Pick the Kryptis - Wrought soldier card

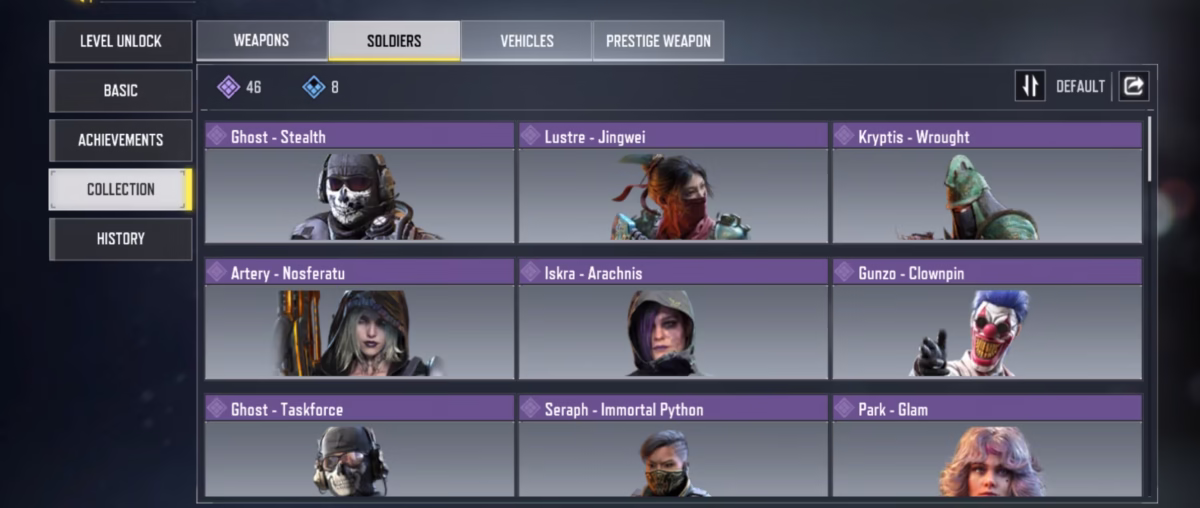pyautogui.click(x=987, y=183)
